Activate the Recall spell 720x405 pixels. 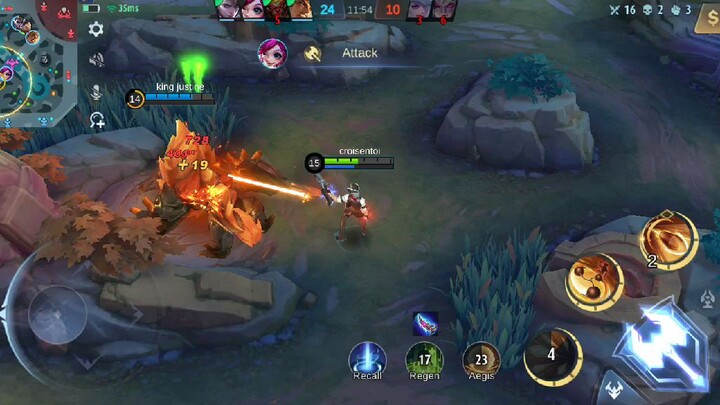point(368,360)
